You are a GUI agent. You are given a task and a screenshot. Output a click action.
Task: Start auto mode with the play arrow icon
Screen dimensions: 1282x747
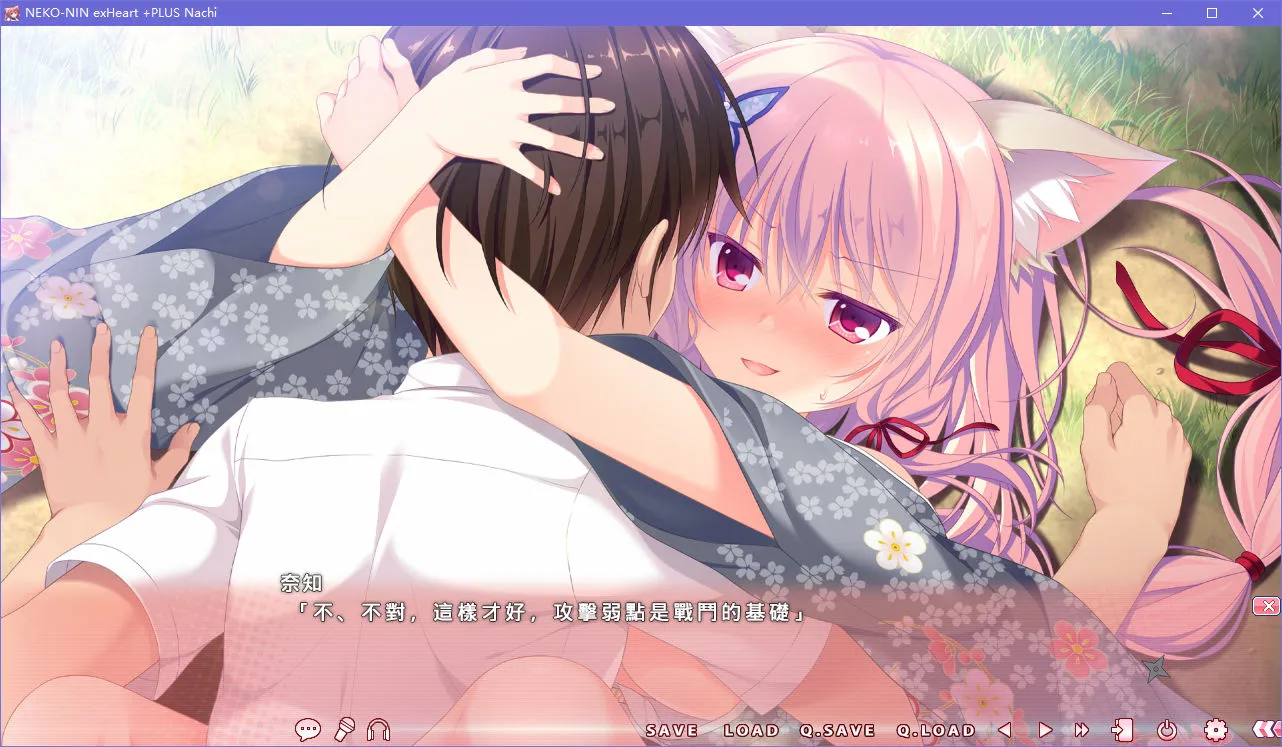(x=1044, y=730)
